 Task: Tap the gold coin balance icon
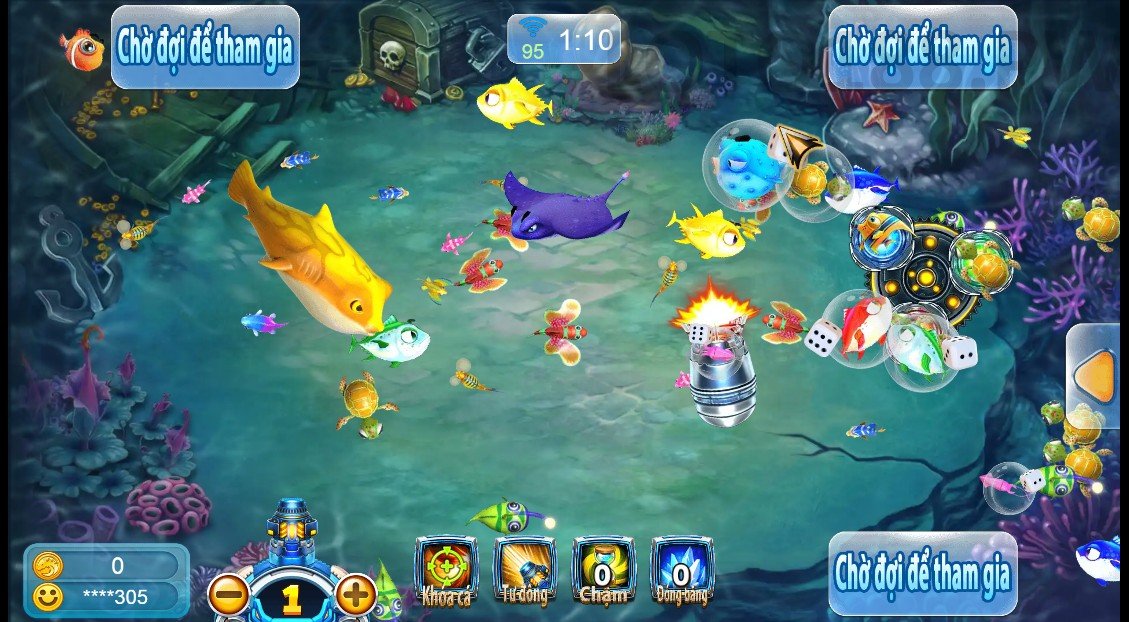(x=48, y=566)
